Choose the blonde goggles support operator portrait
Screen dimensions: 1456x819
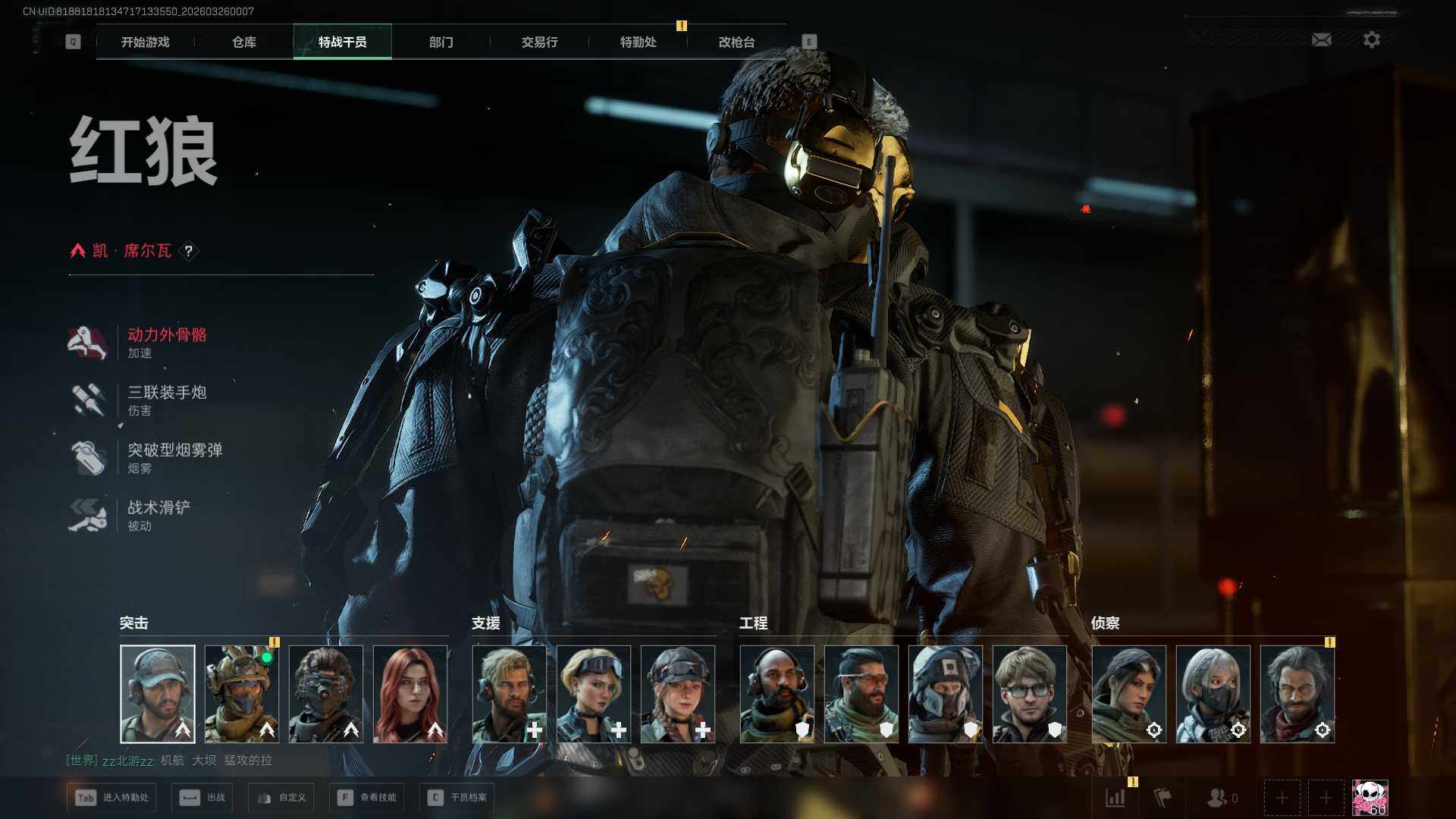click(594, 694)
